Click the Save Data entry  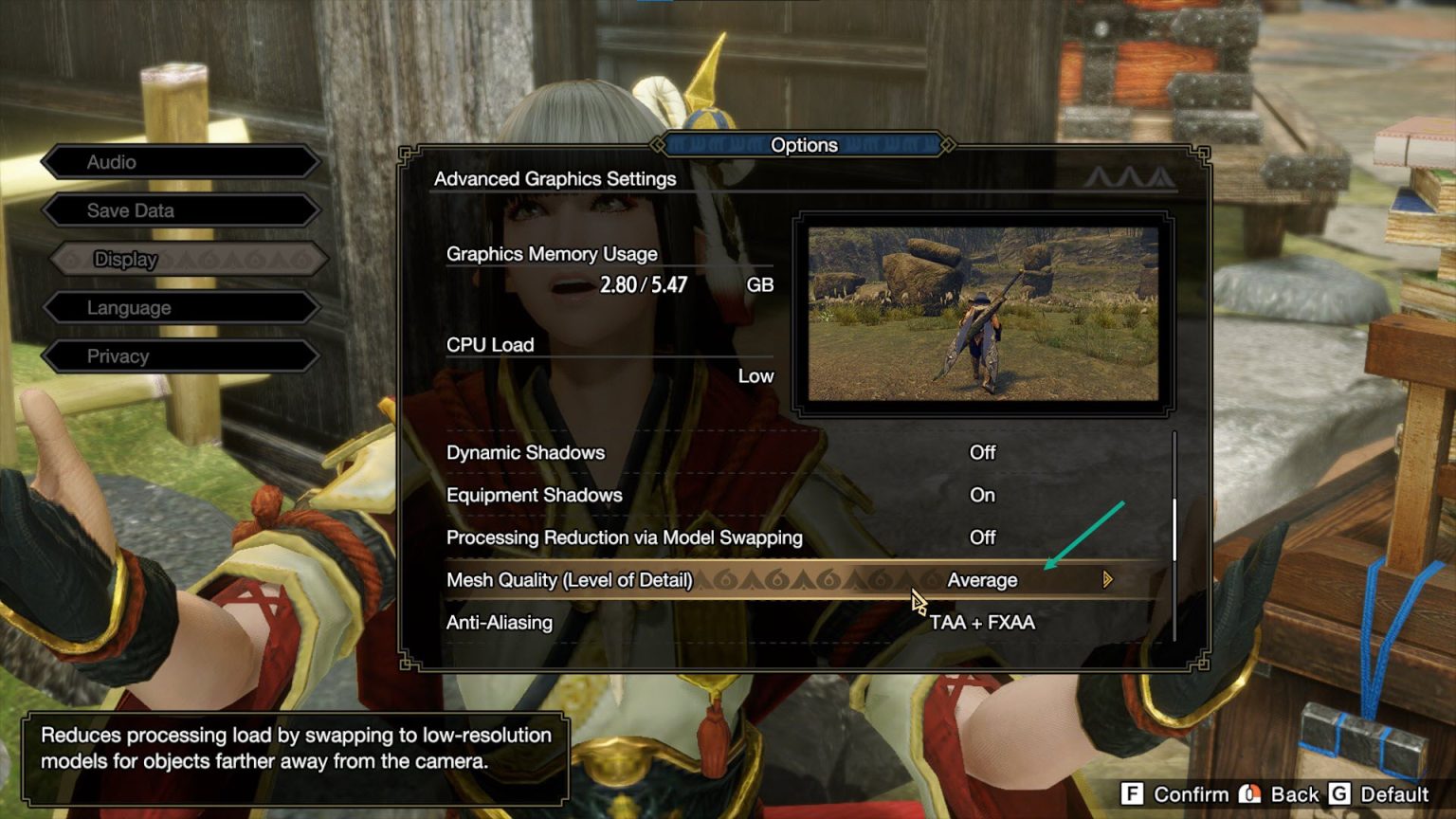[x=180, y=209]
